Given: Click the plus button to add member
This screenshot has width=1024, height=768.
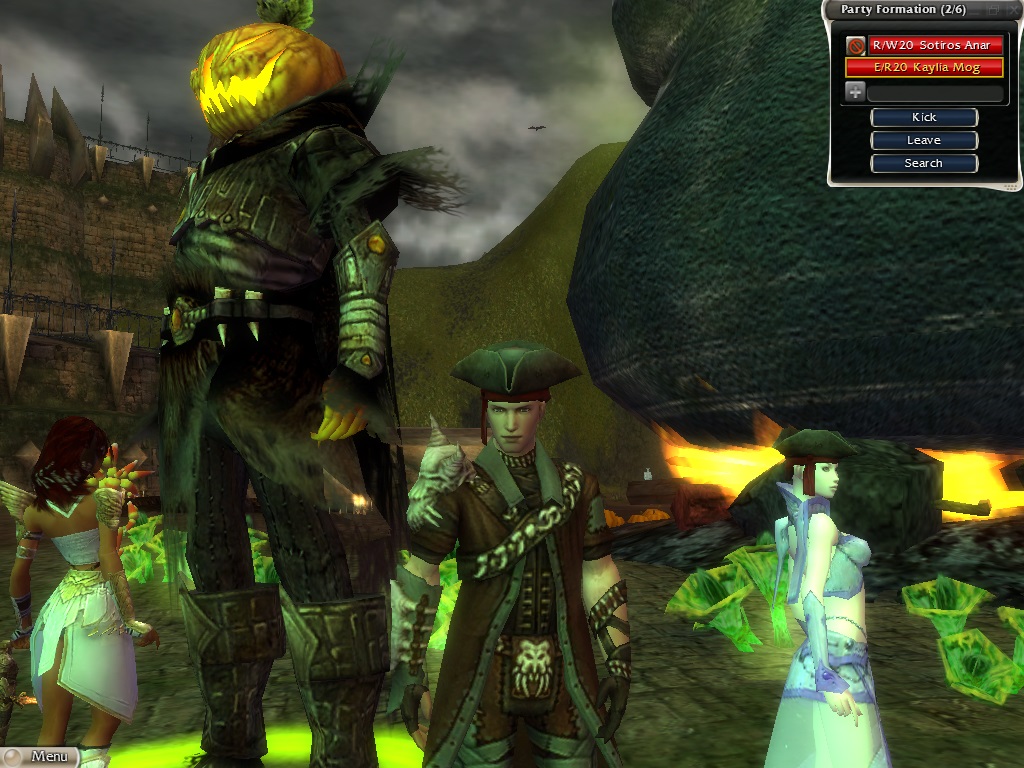Looking at the screenshot, I should click(x=855, y=92).
